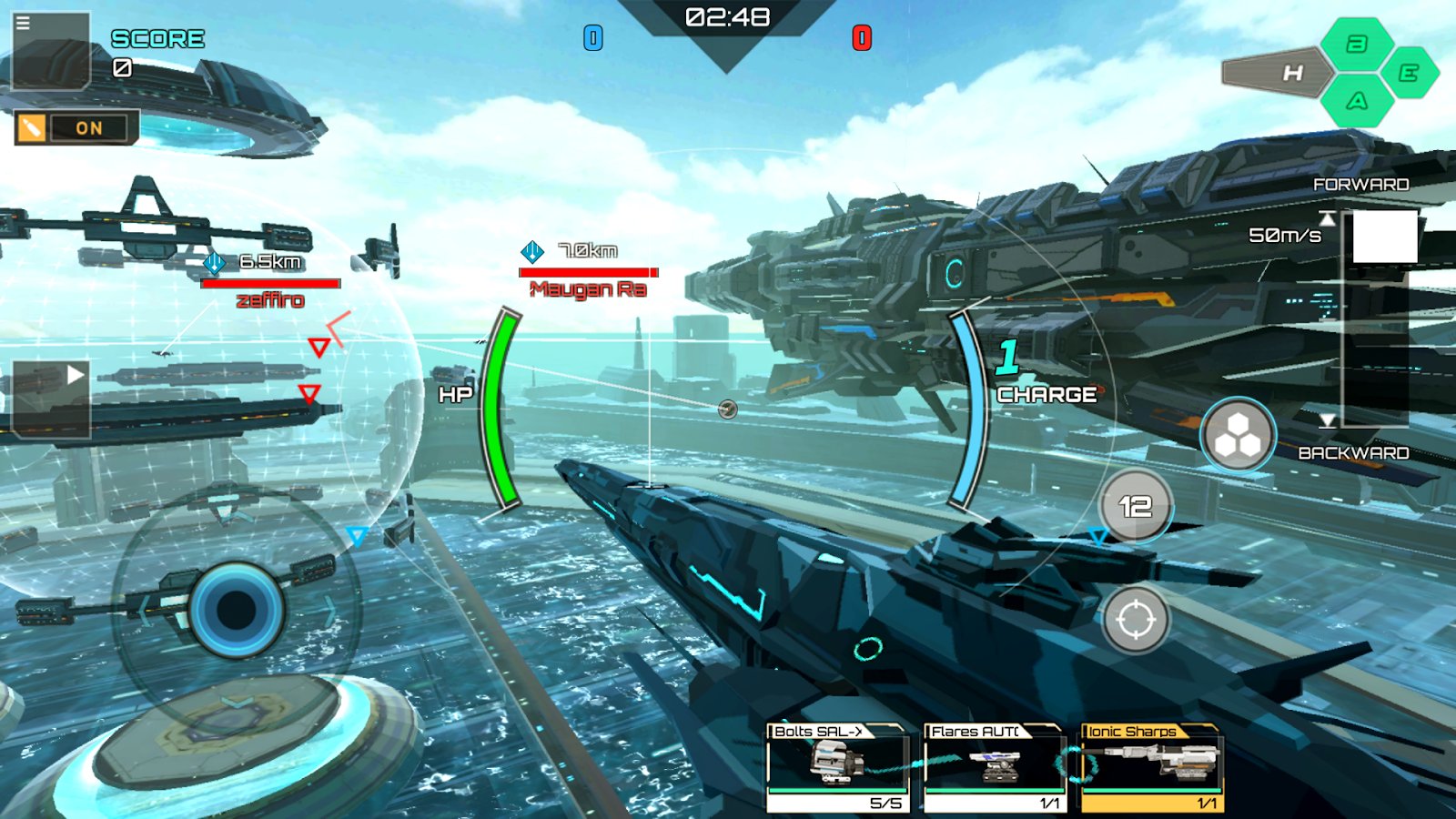
Task: Tap the round button labeled 12
Action: 1135,506
